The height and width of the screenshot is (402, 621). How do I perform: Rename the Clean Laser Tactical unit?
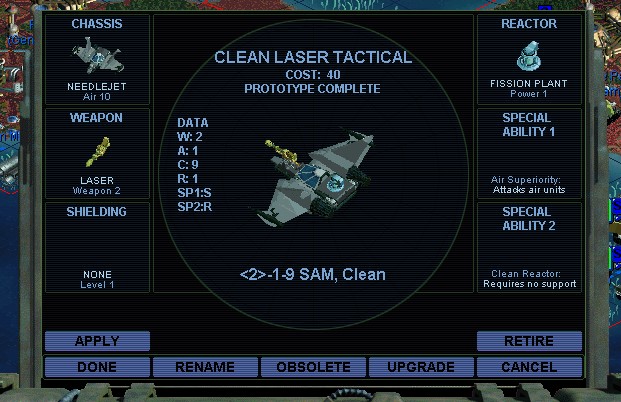(x=205, y=367)
